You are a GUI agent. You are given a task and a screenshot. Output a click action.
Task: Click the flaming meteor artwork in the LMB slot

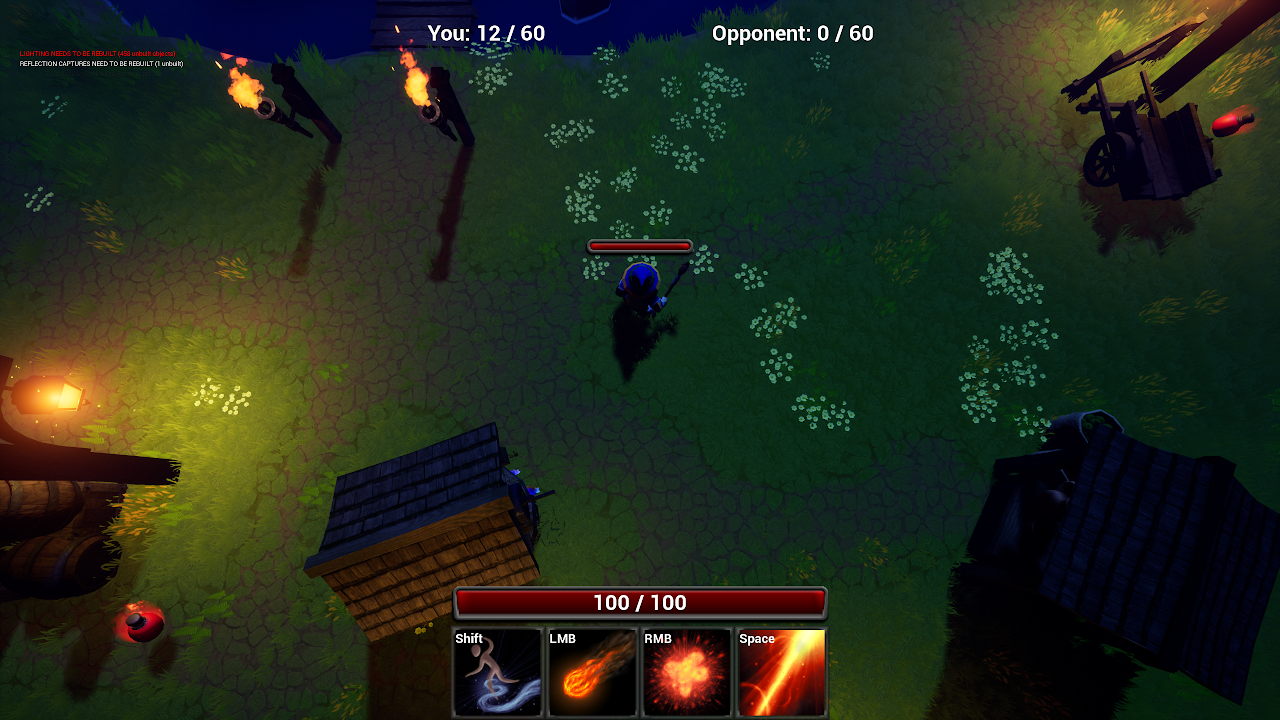click(592, 675)
